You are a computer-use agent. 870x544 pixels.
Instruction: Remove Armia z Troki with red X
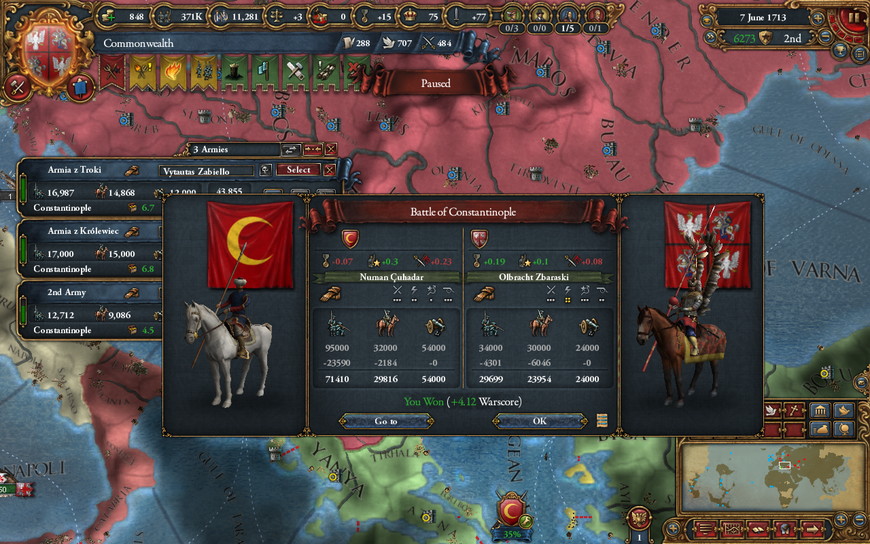(x=331, y=170)
